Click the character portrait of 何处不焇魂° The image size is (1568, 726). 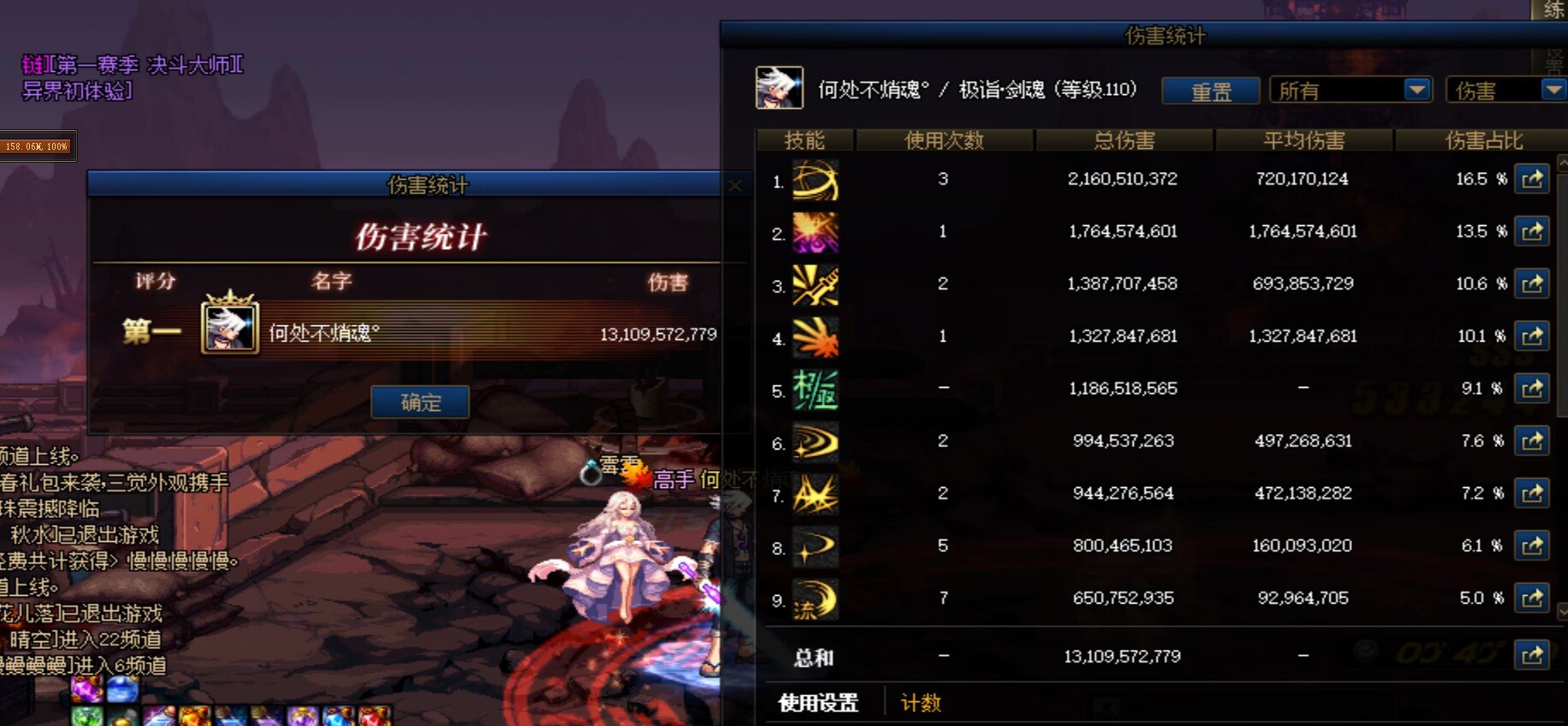pyautogui.click(x=778, y=89)
